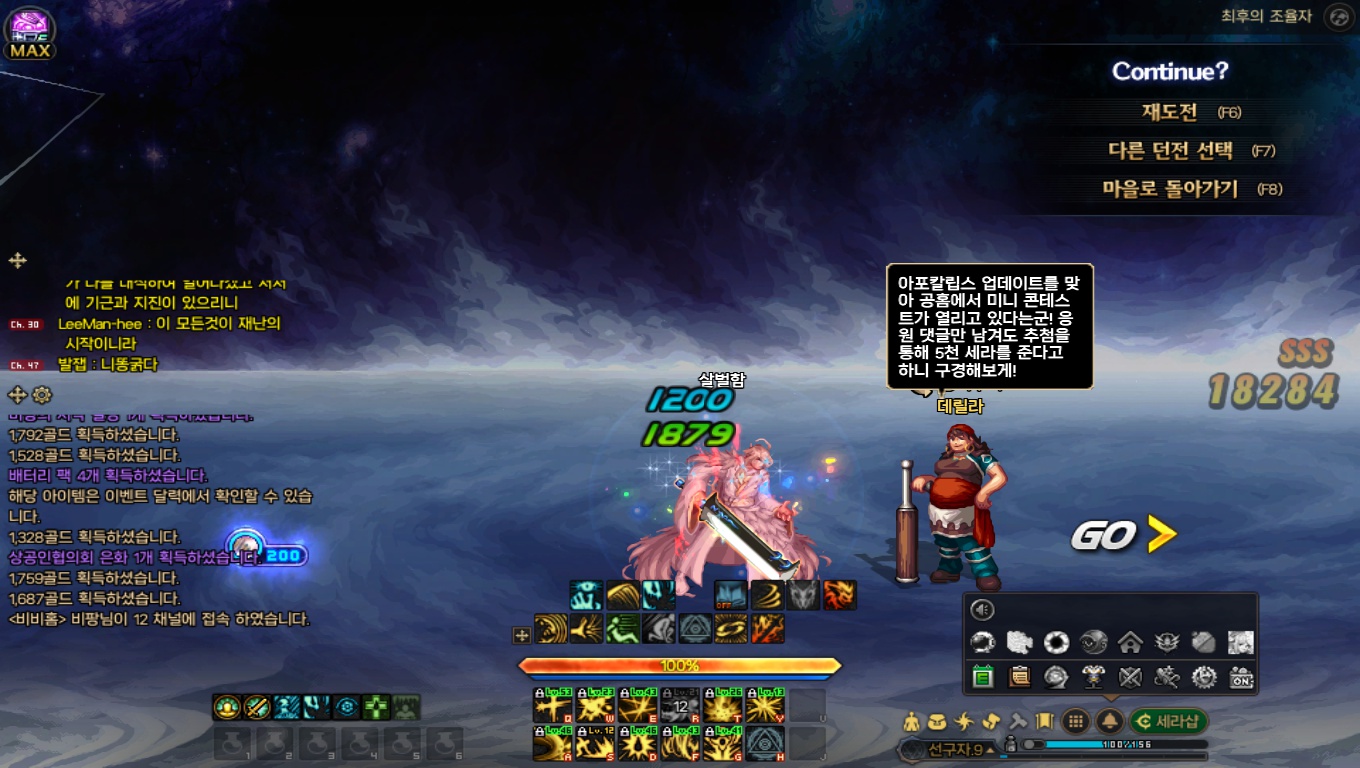Activate the skill on the Q slot
Screen dimensions: 1360x768
point(552,706)
